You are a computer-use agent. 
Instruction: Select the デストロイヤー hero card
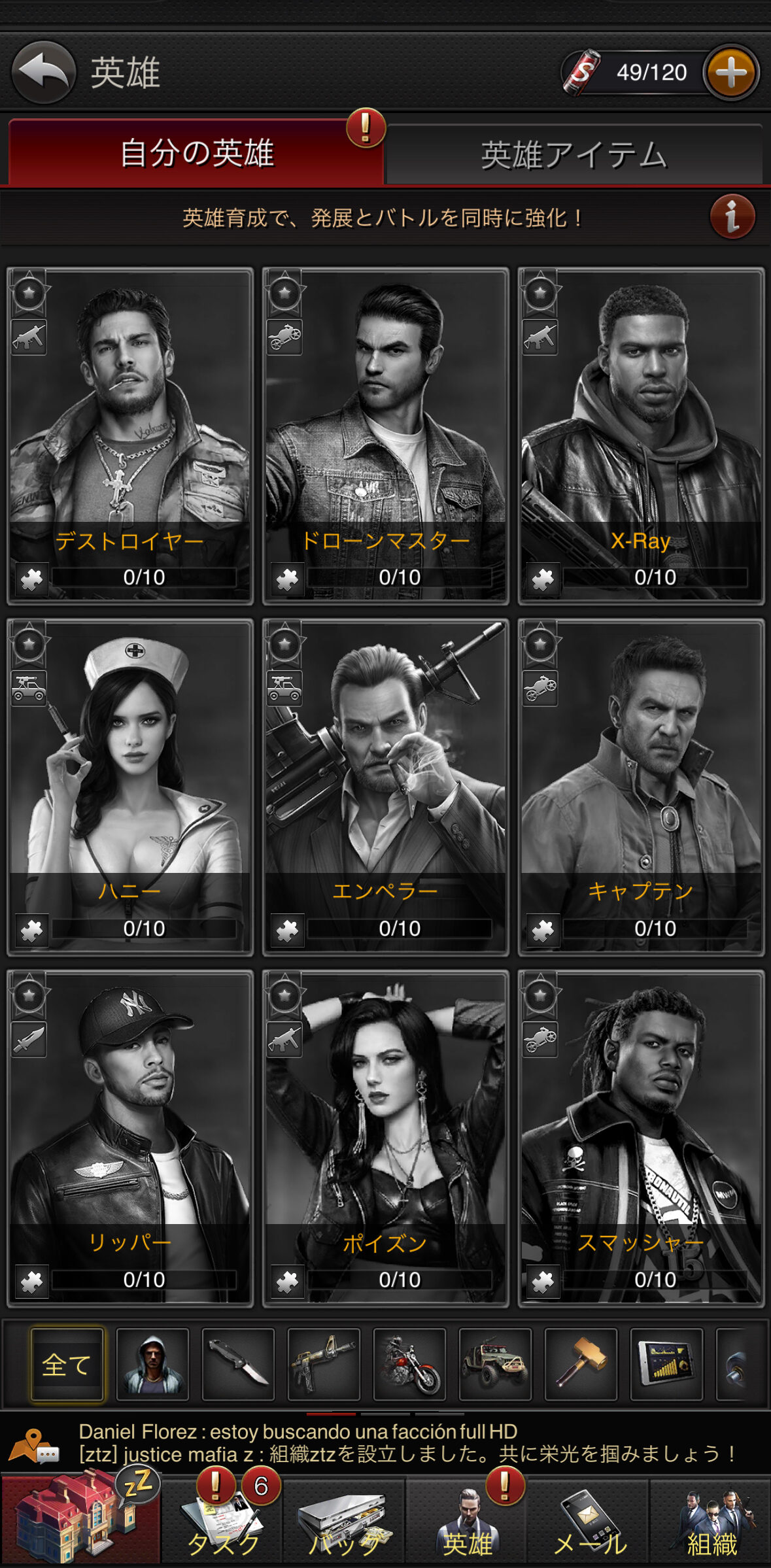[129, 435]
